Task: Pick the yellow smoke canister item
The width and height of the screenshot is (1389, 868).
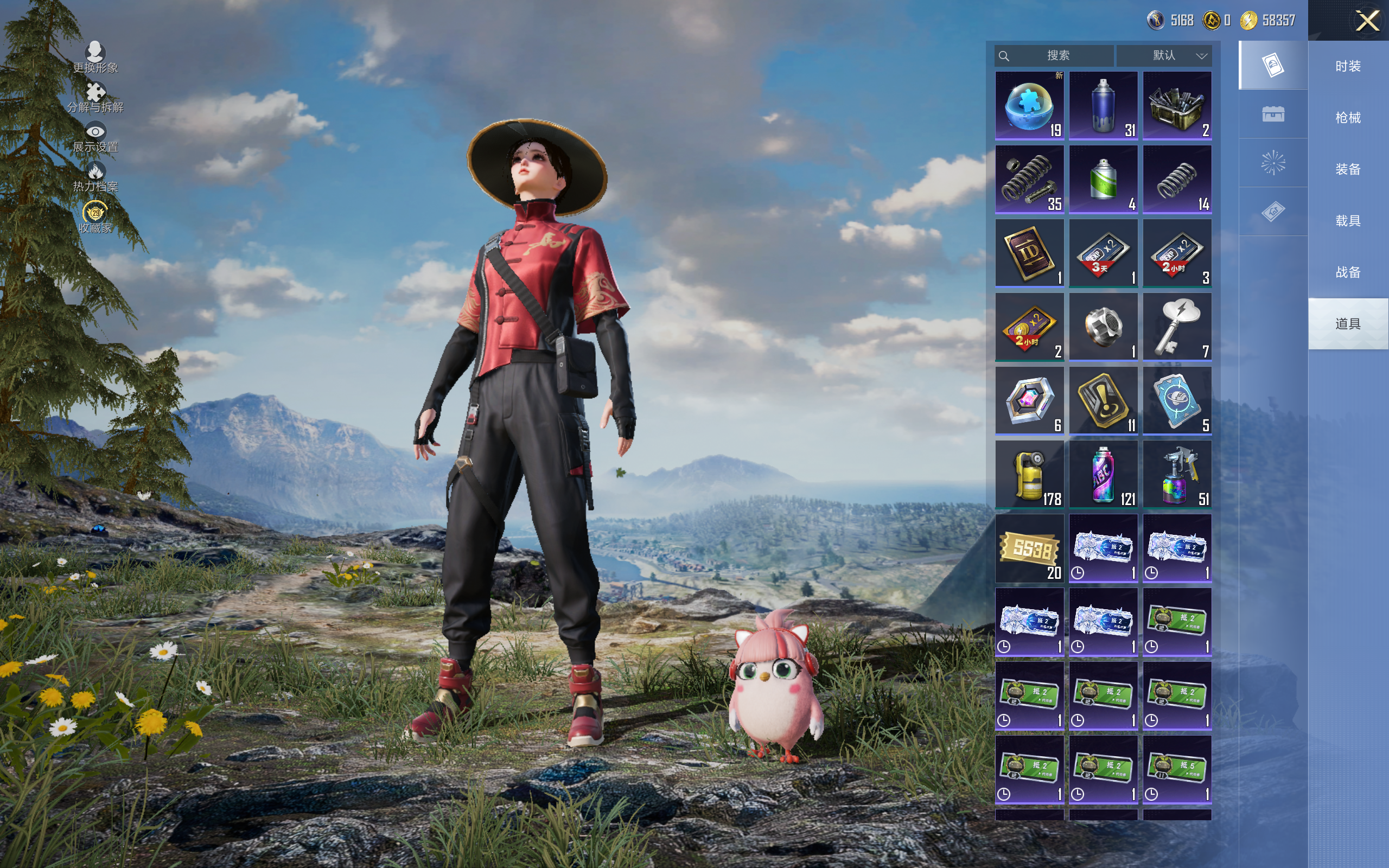Action: tap(1029, 474)
